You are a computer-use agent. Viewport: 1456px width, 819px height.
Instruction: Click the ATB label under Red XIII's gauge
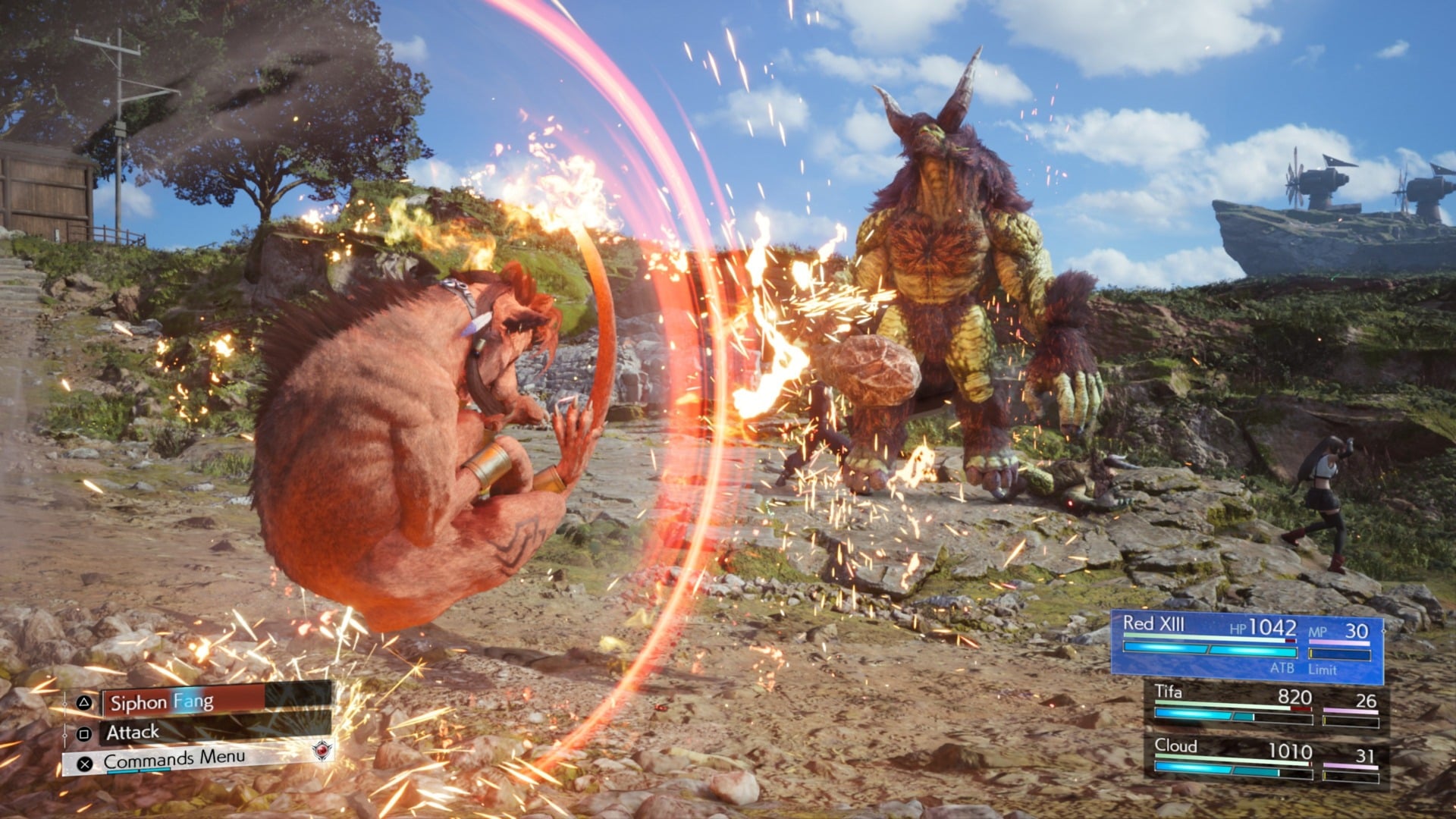tap(1282, 668)
